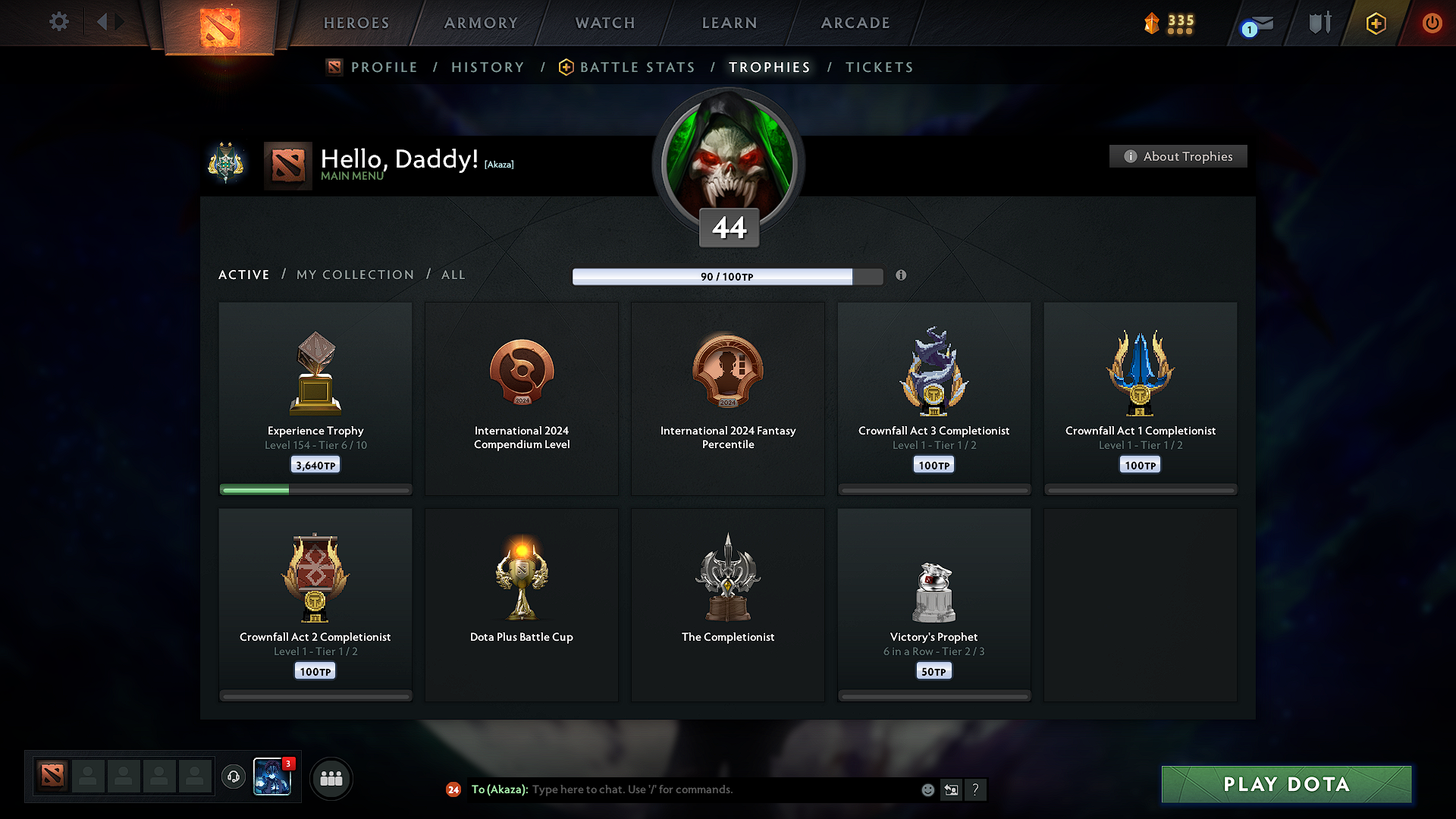
Task: Switch to the BATTLE STATS tab
Action: (636, 67)
